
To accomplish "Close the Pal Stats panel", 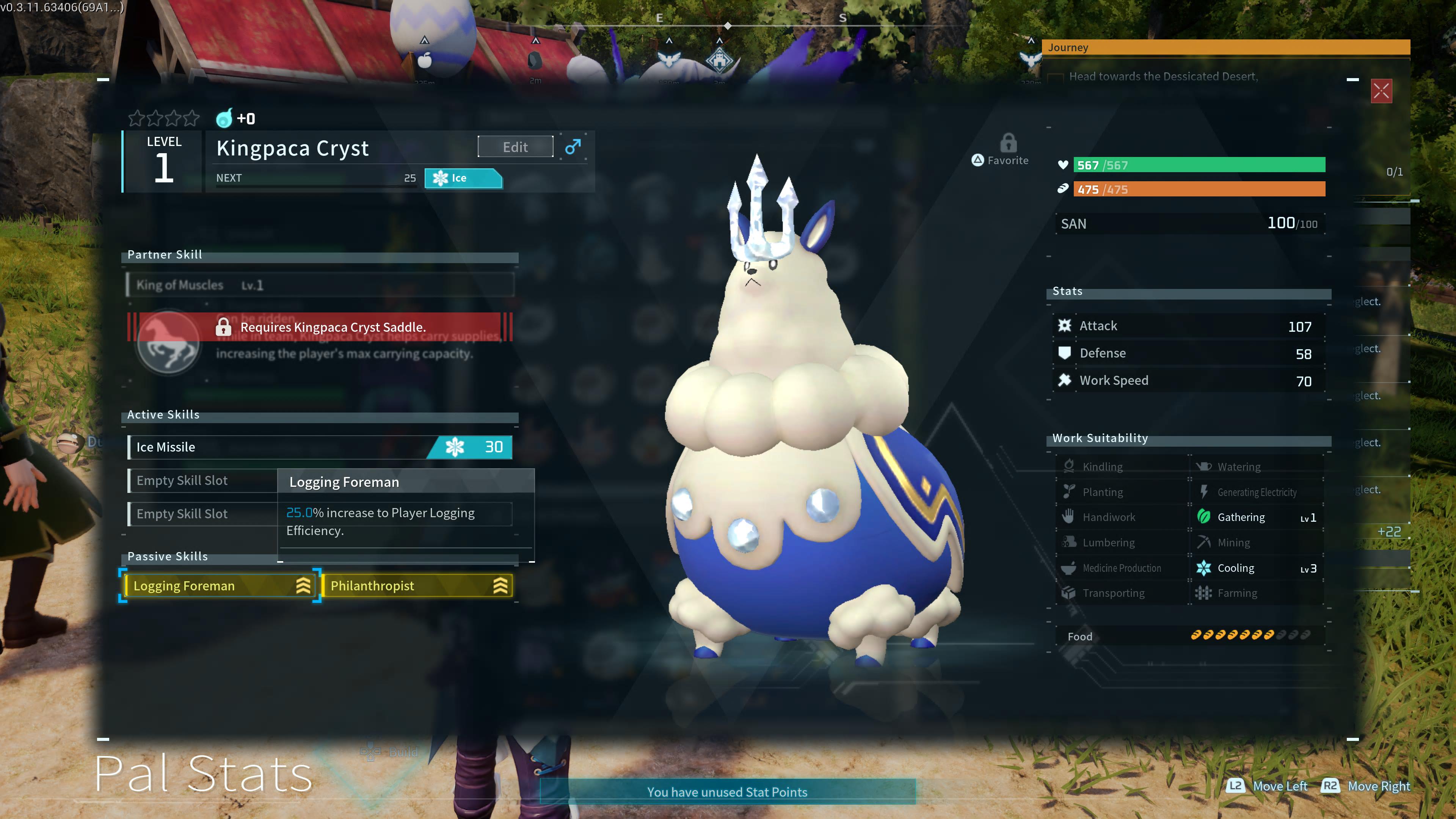I will click(x=1381, y=91).
